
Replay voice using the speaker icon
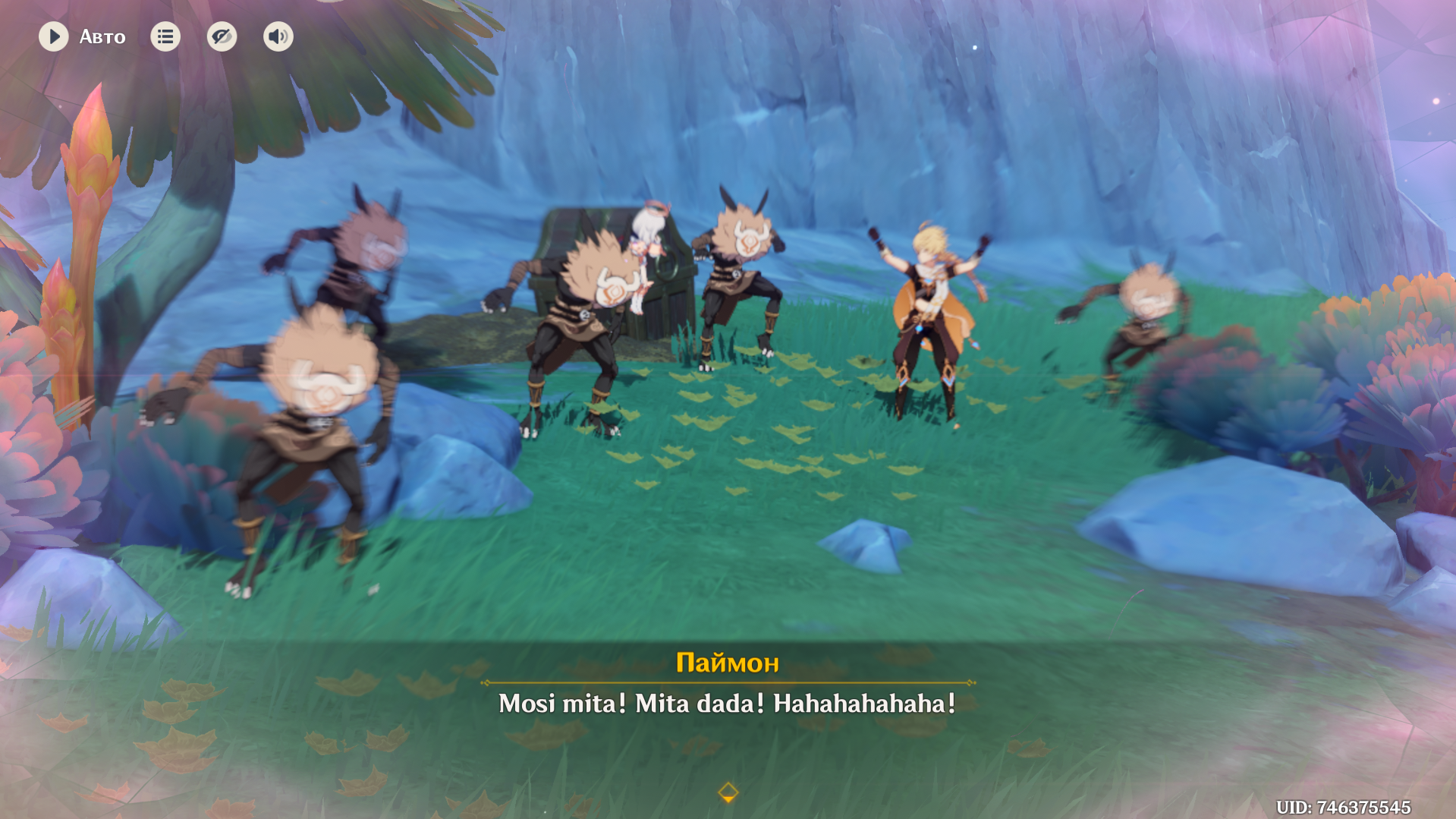point(278,36)
